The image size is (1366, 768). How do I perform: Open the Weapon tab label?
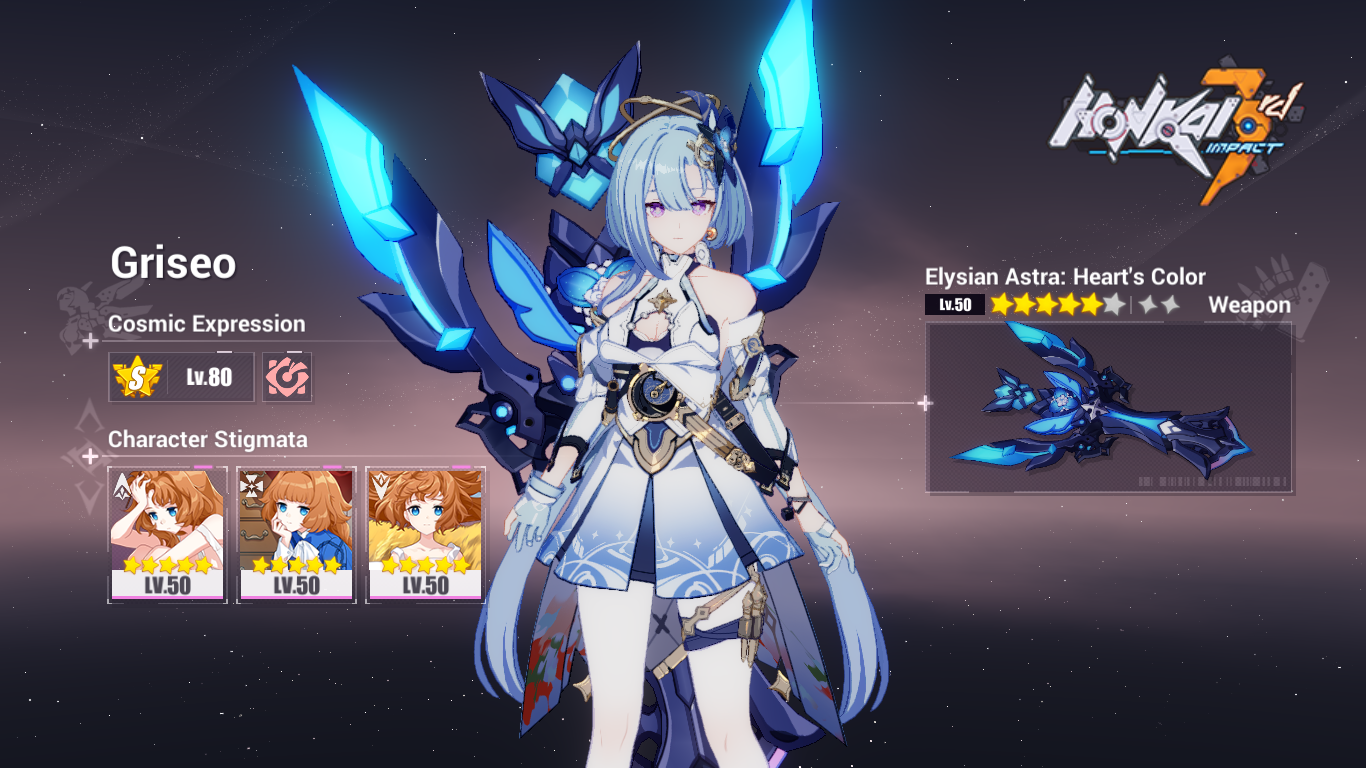1250,305
